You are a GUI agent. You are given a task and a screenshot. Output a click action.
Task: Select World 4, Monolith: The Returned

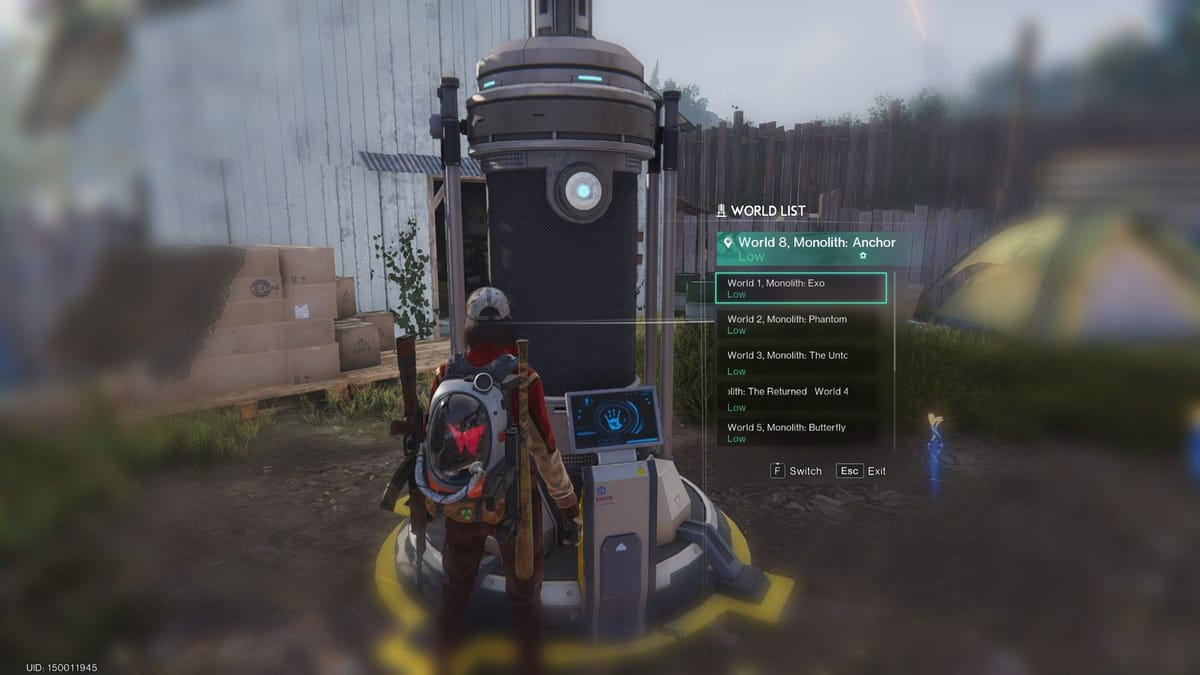coord(801,397)
